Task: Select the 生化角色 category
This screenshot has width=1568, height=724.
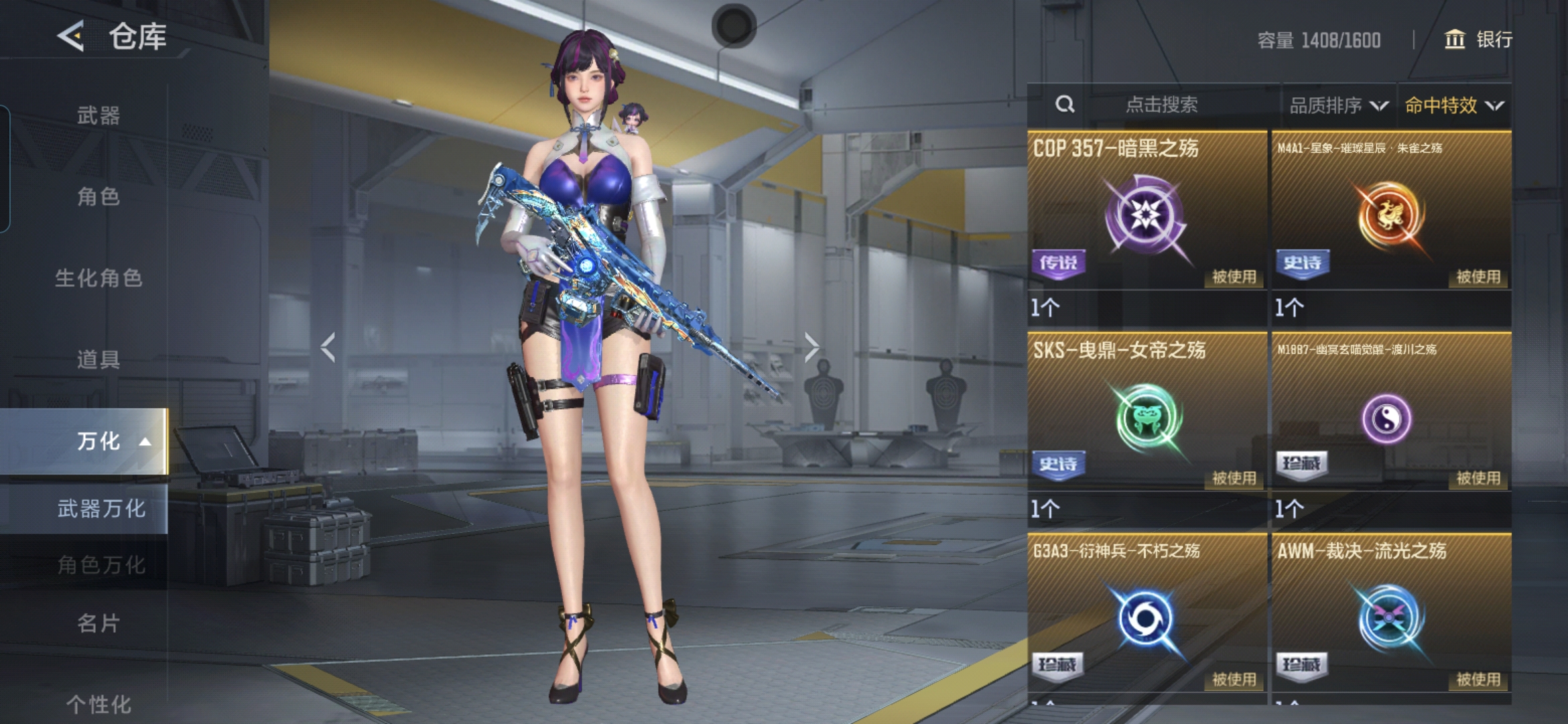Action: [x=99, y=278]
